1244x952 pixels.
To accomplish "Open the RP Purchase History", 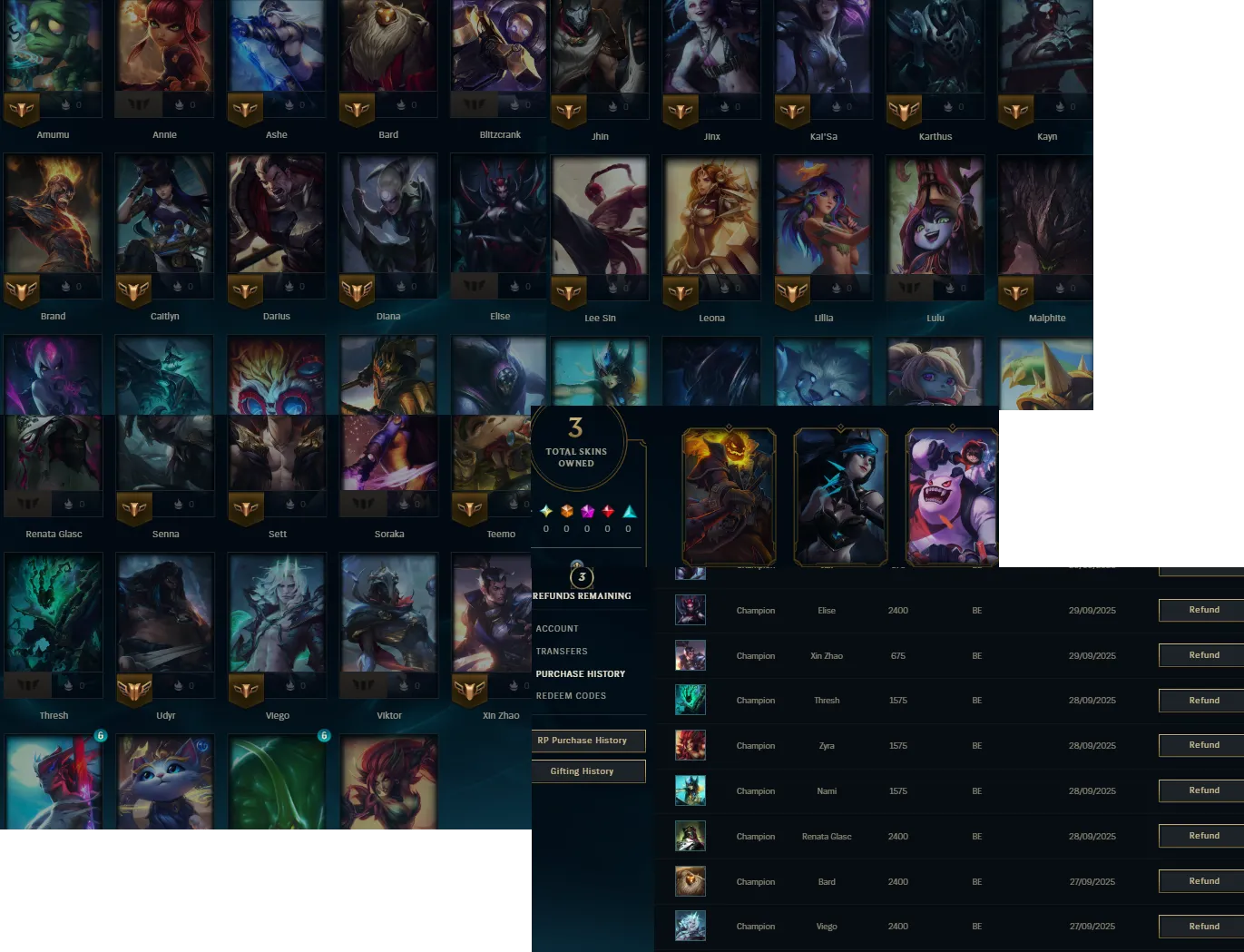I will tap(587, 741).
